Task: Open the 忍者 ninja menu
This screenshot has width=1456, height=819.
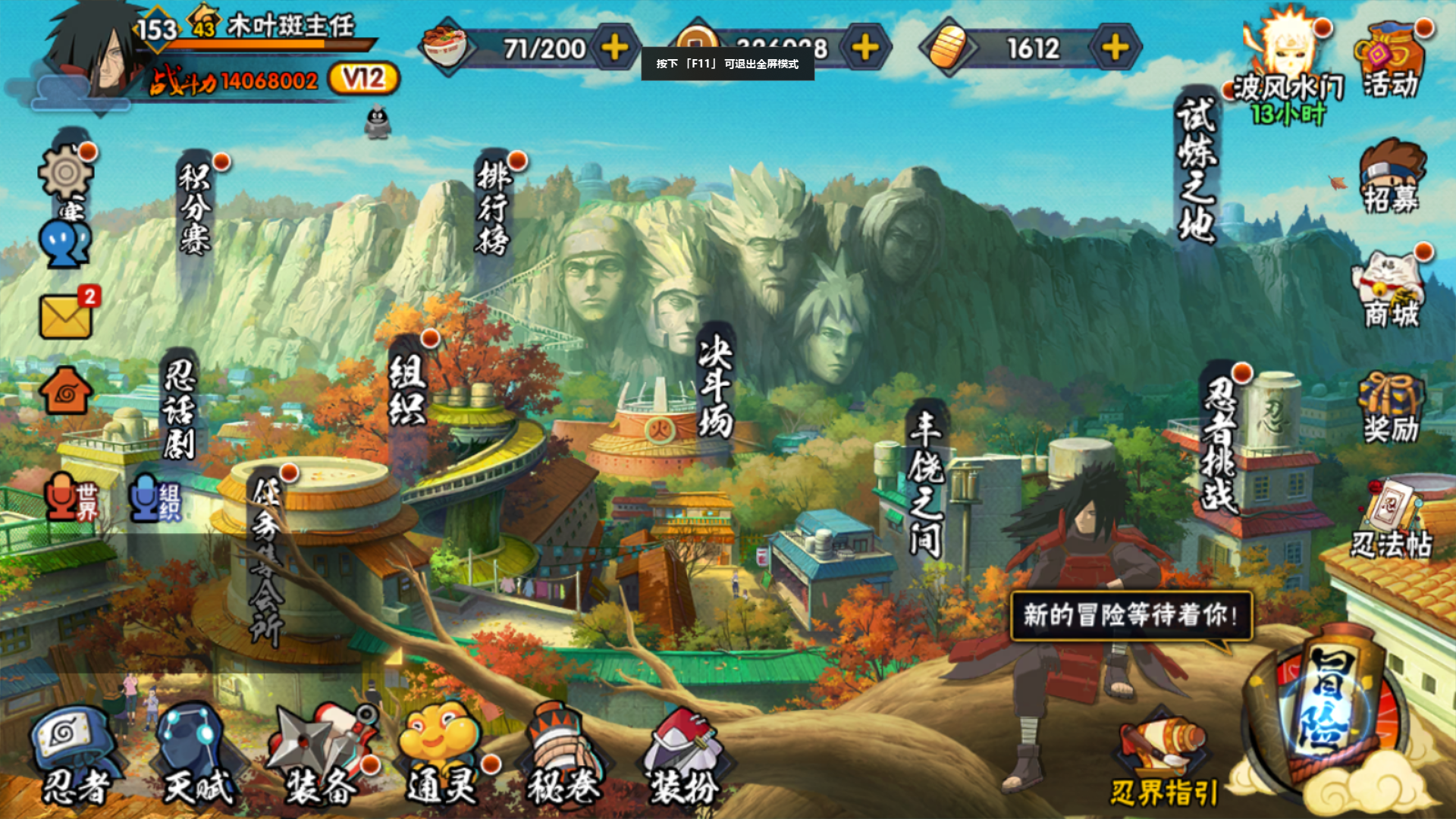Action: pyautogui.click(x=74, y=755)
